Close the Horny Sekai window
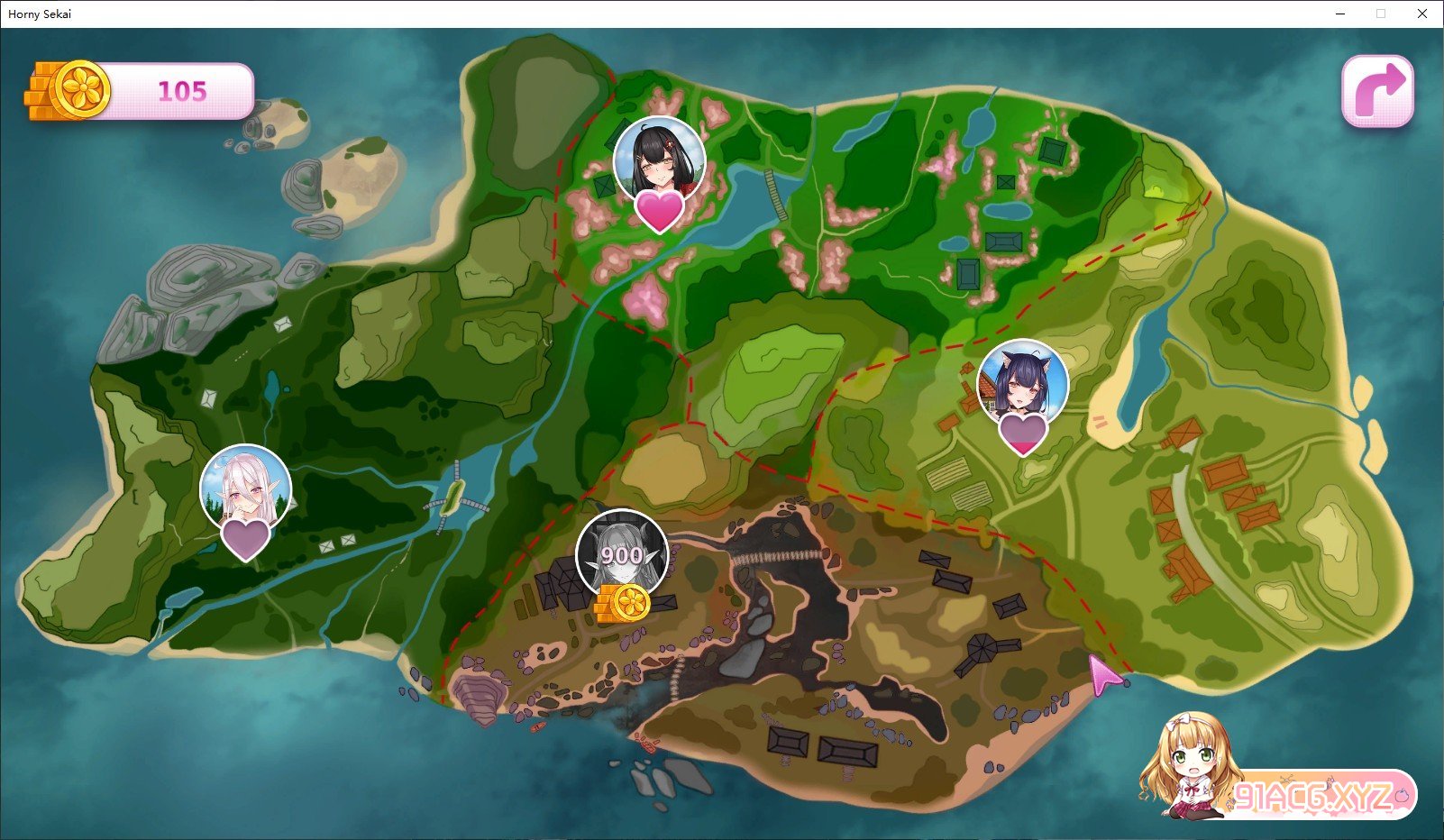The height and width of the screenshot is (840, 1444). coord(1422,14)
